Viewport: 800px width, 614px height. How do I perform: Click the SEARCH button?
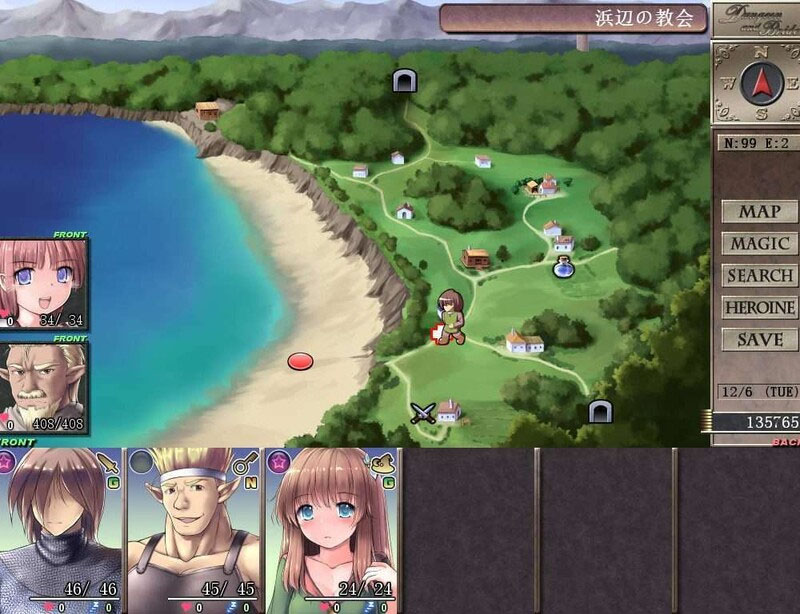759,276
